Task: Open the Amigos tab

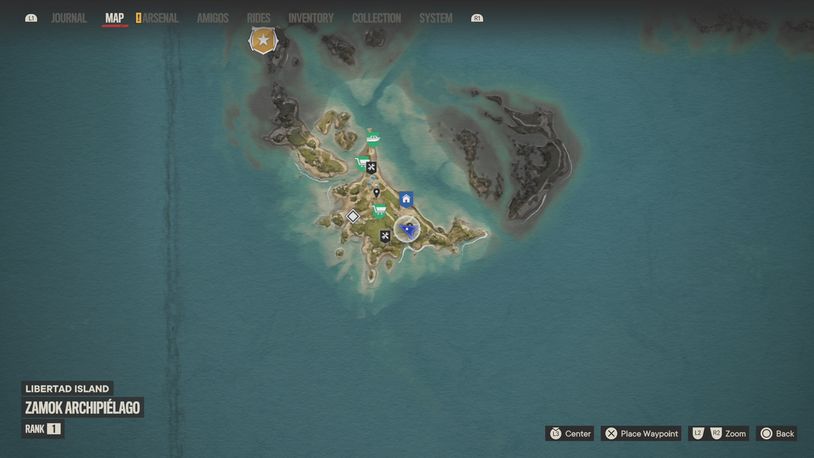Action: tap(213, 18)
